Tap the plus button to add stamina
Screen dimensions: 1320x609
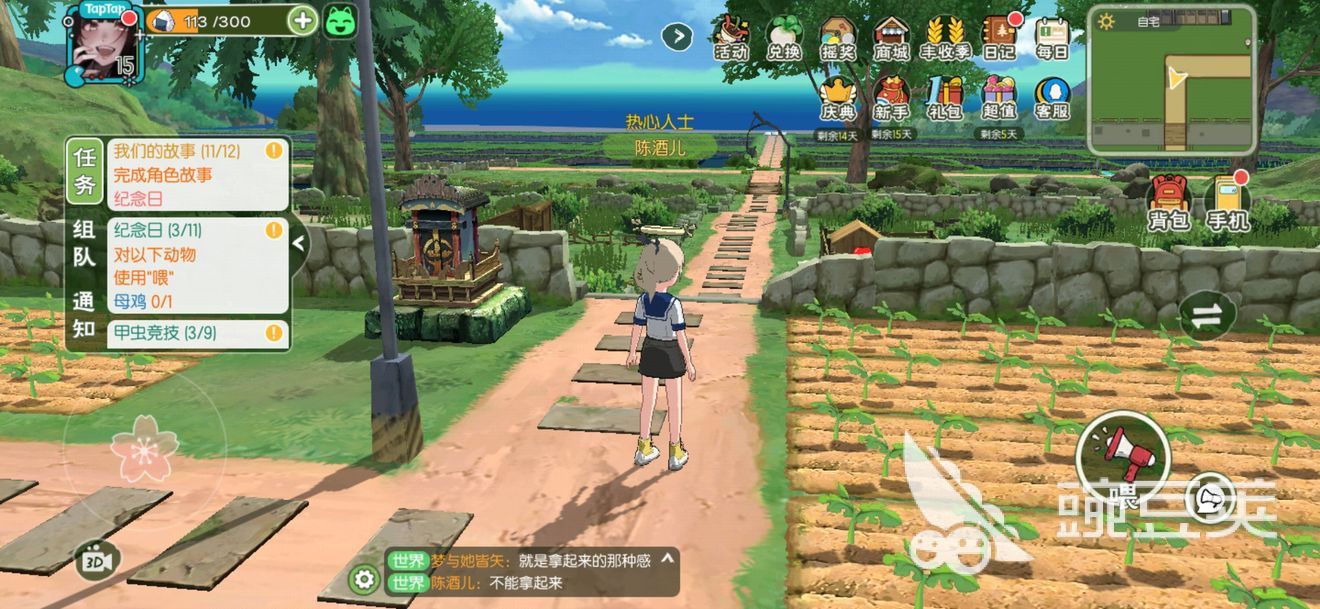pyautogui.click(x=302, y=20)
